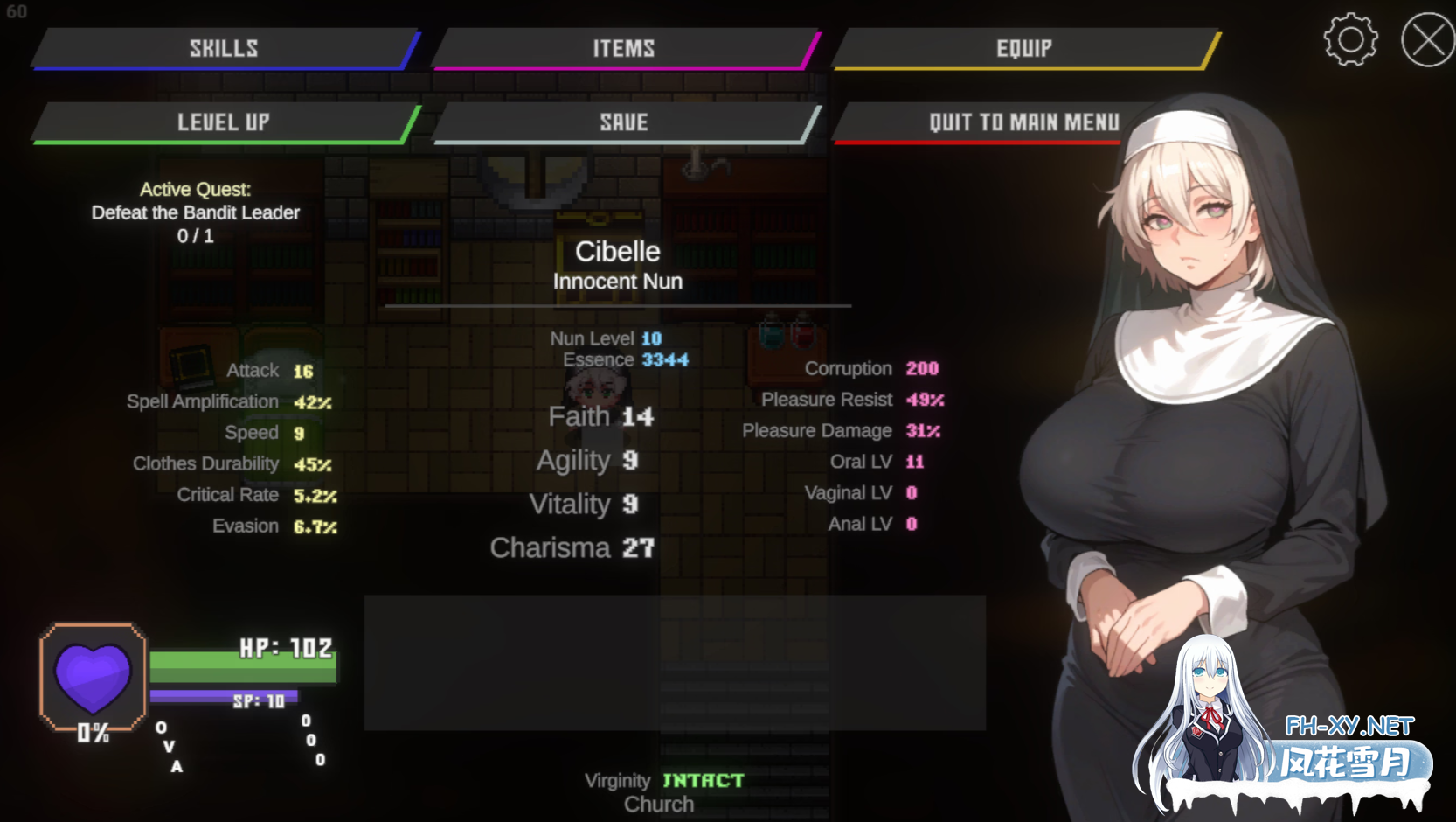Open settings with the gear icon
The height and width of the screenshot is (822, 1456).
(1350, 39)
